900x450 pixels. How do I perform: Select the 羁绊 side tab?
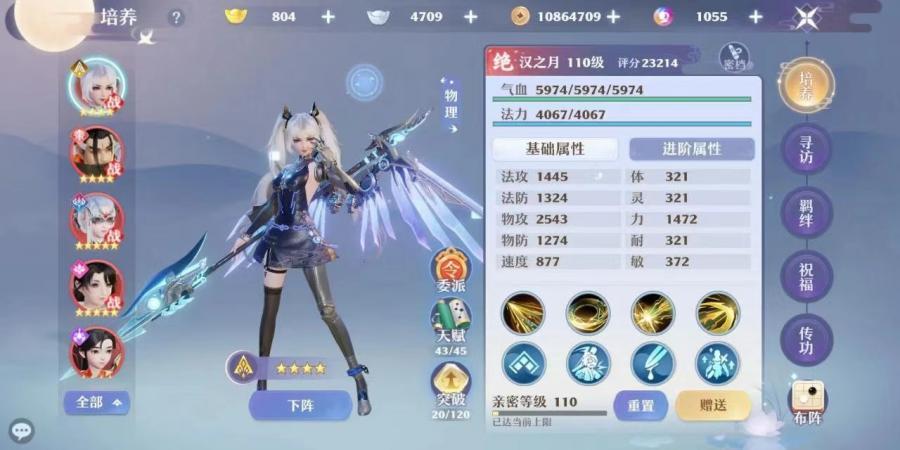click(x=806, y=213)
